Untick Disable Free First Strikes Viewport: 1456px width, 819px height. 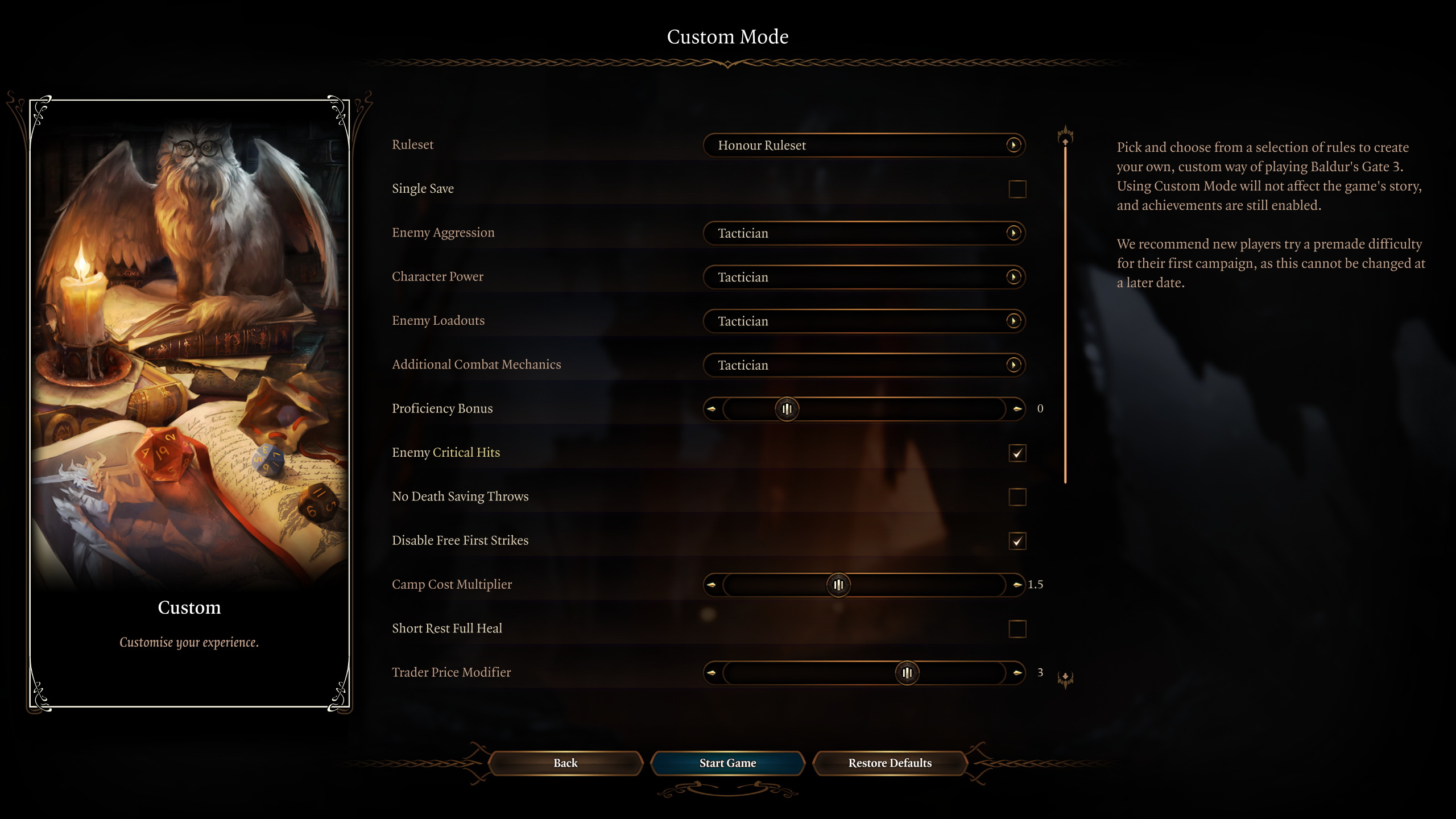[x=1017, y=541]
